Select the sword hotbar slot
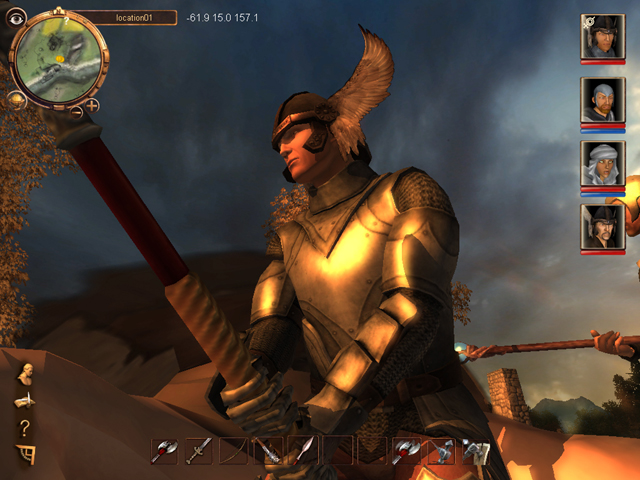This screenshot has height=480, width=640. 199,450
